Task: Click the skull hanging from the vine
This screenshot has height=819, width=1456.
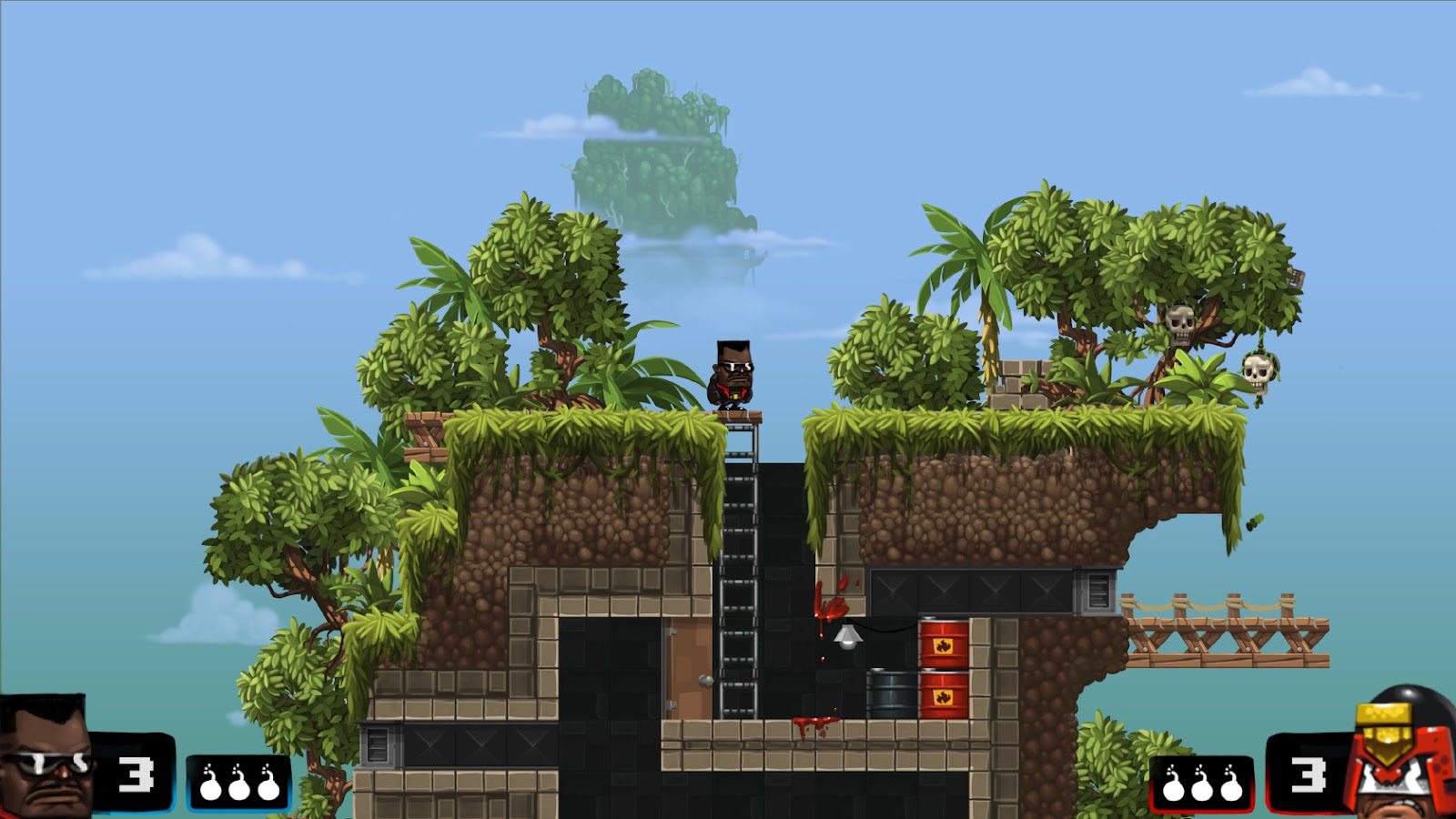Action: click(x=1258, y=373)
